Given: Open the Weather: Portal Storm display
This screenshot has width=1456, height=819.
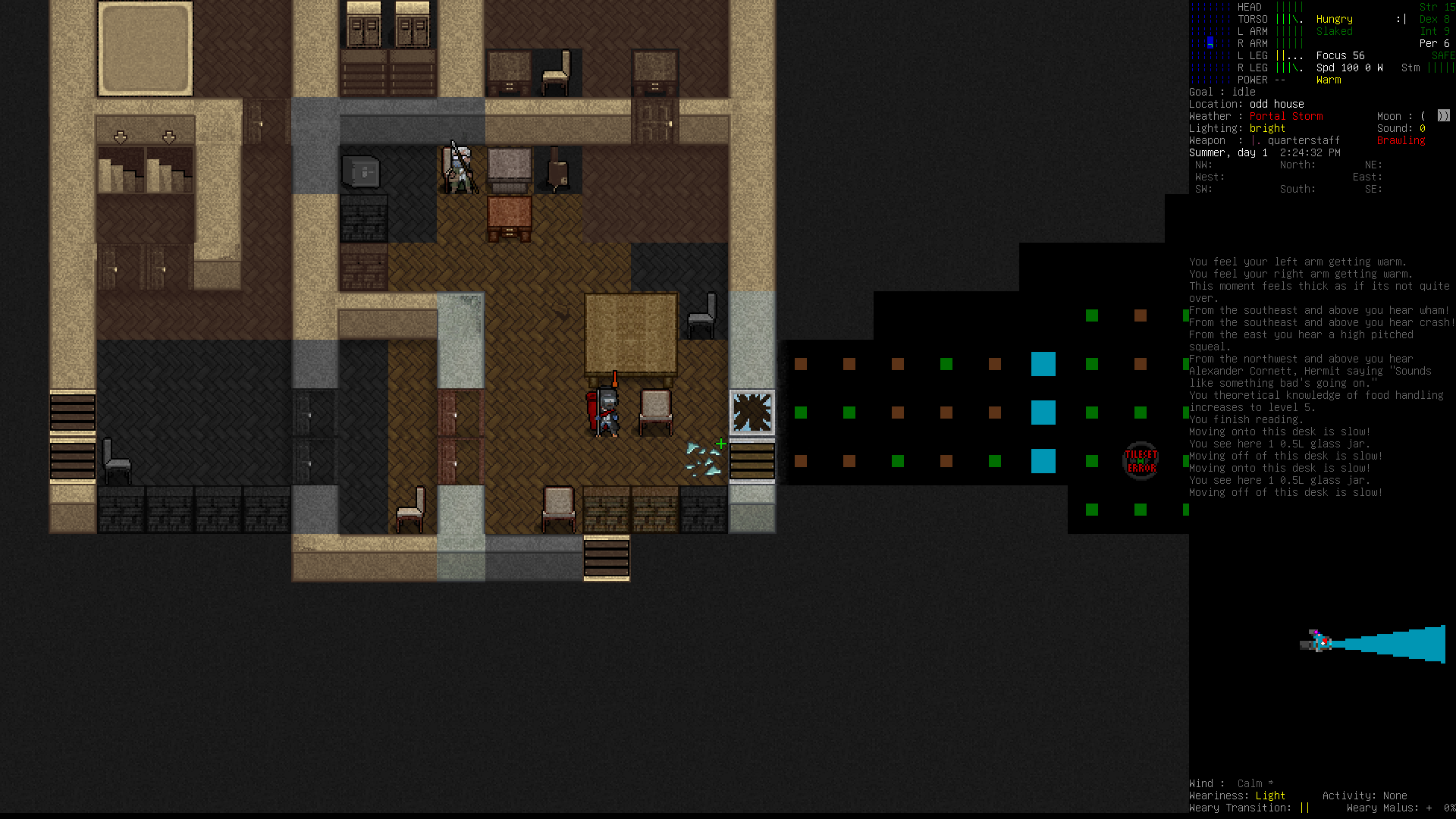Looking at the screenshot, I should pos(1255,116).
